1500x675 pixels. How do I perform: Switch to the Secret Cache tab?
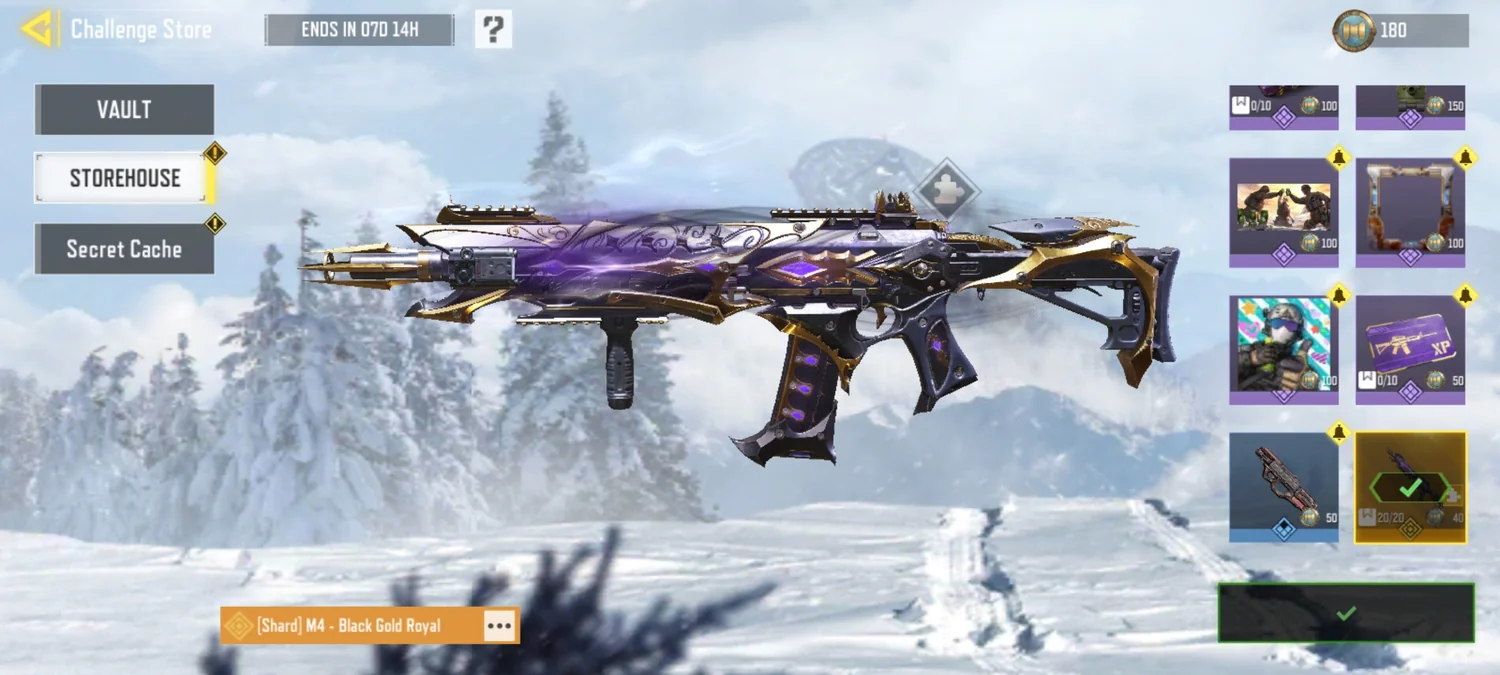point(124,249)
